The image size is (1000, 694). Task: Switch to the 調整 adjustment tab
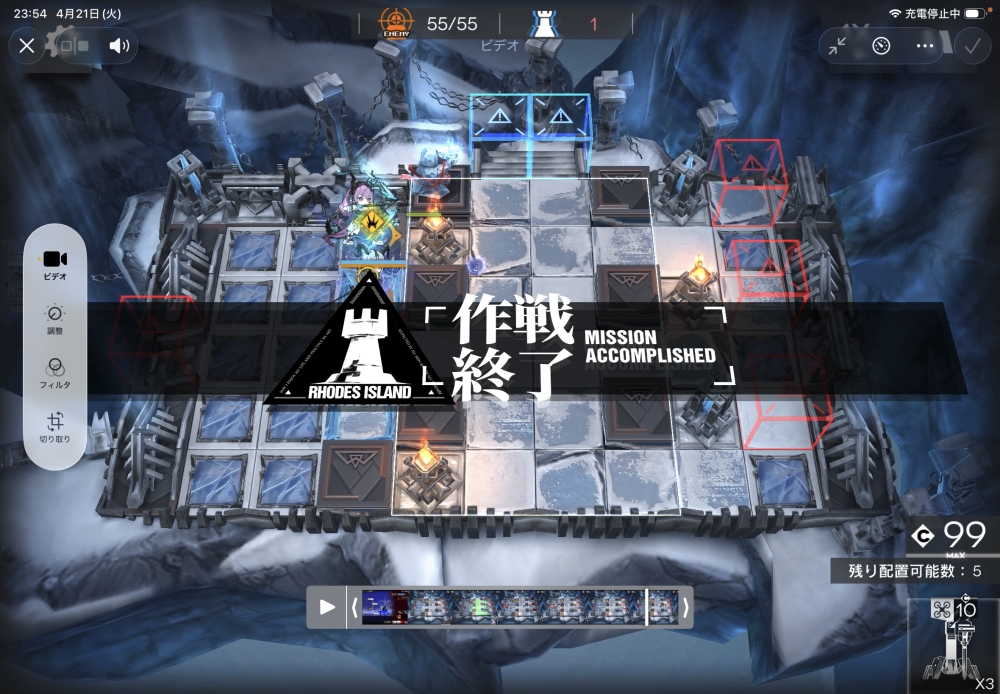click(x=55, y=320)
